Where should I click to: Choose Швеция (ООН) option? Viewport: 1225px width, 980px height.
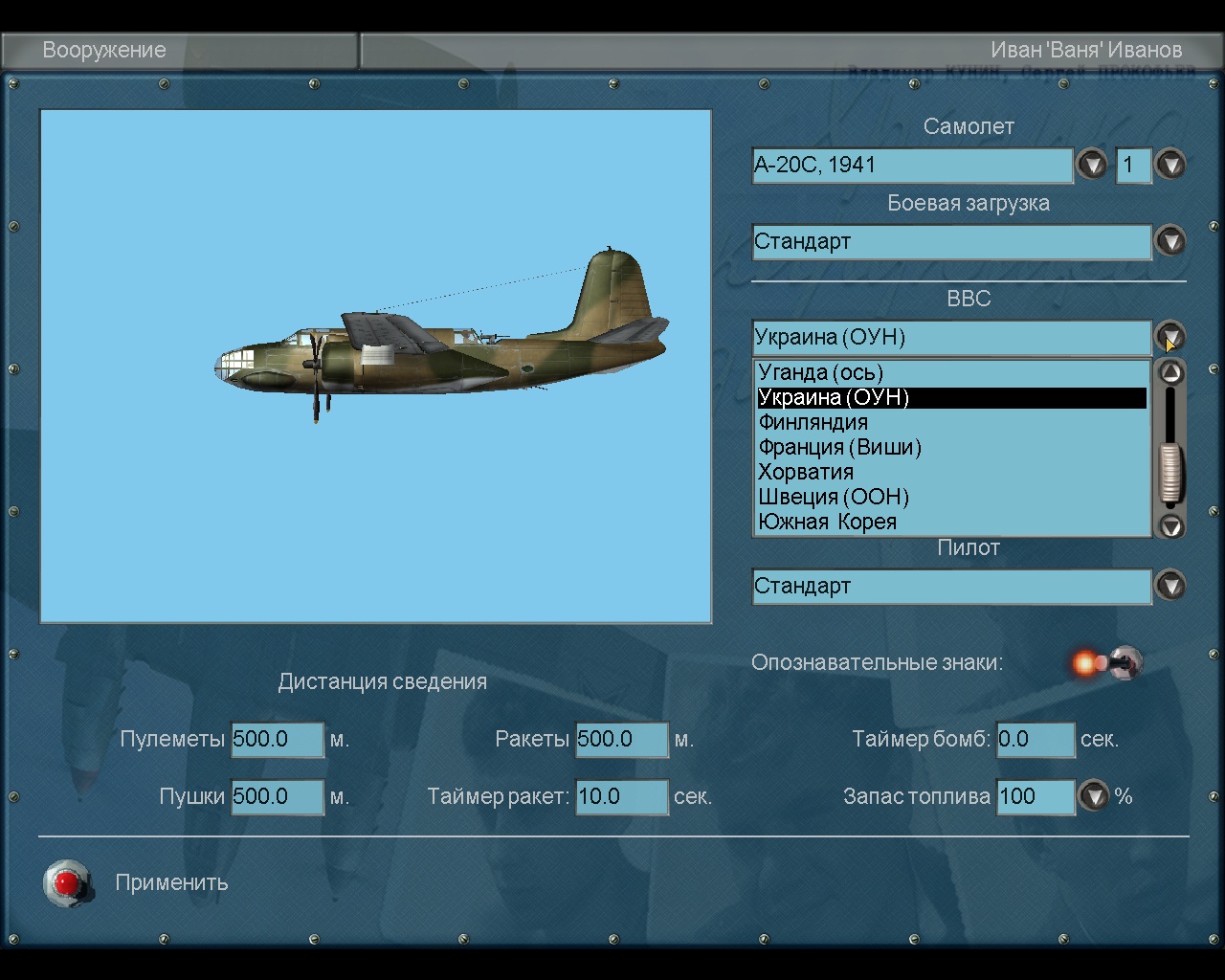pos(834,497)
